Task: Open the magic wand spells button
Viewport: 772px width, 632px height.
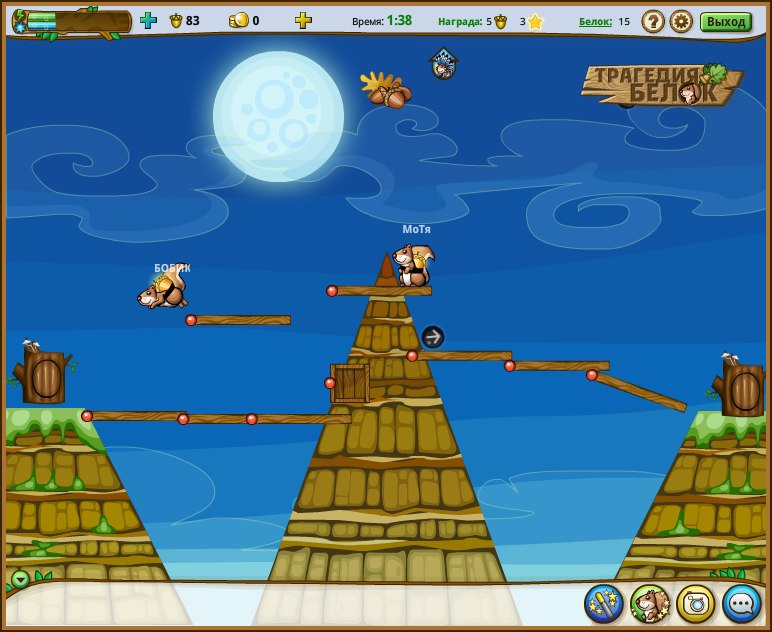Action: click(x=604, y=603)
